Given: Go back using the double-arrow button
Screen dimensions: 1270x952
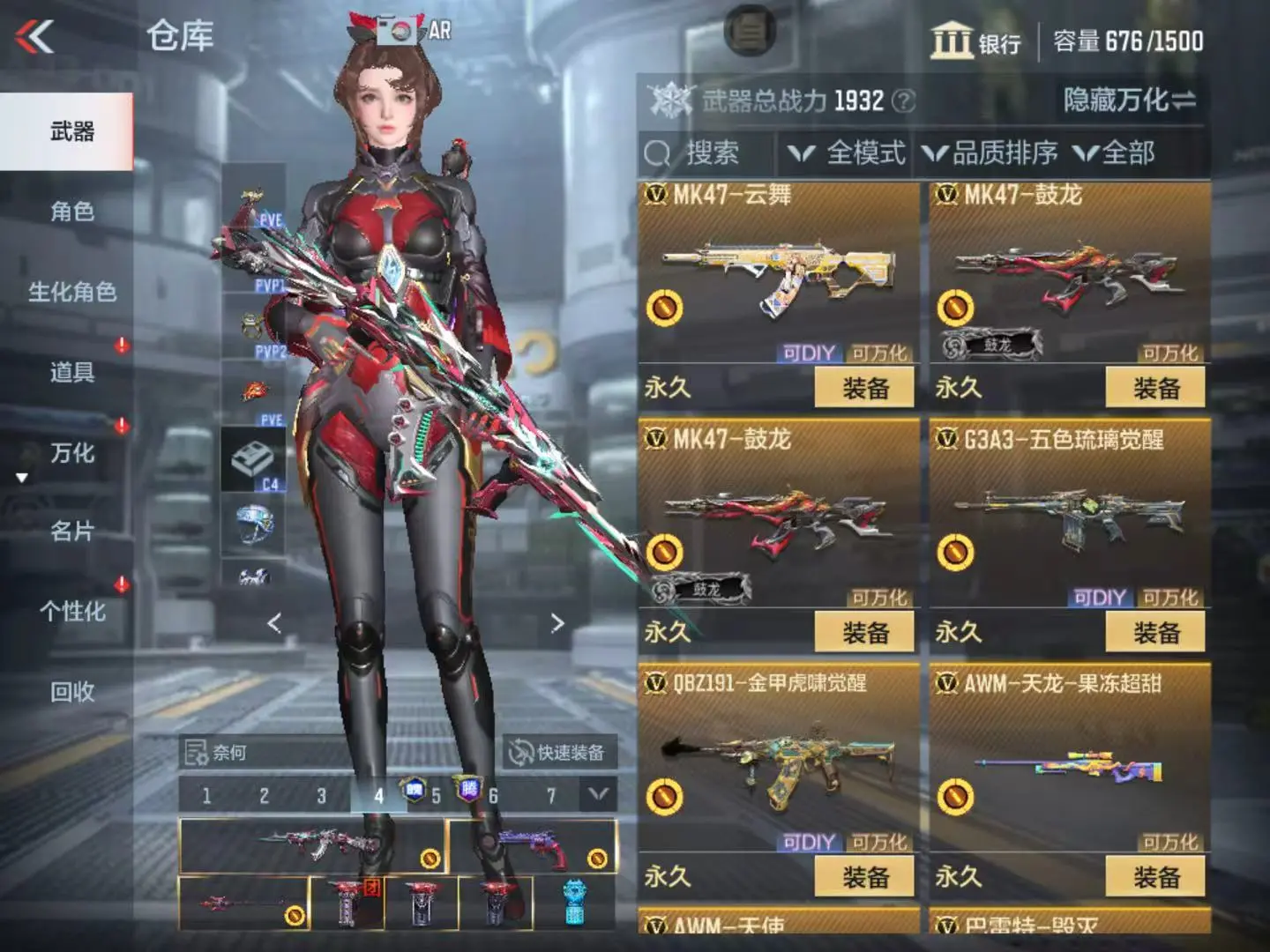Looking at the screenshot, I should coord(35,37).
